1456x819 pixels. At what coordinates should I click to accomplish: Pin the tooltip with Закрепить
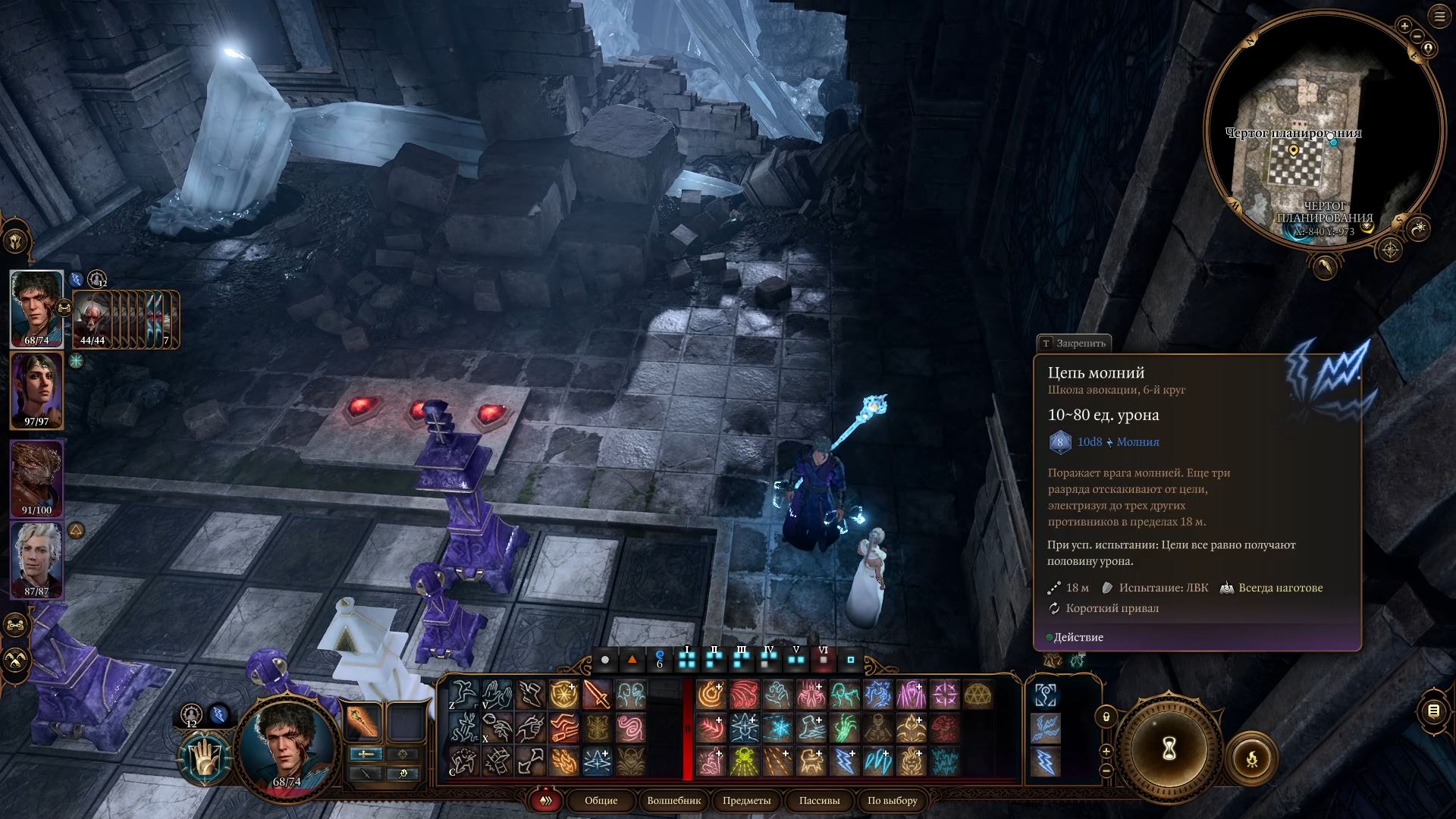1074,344
